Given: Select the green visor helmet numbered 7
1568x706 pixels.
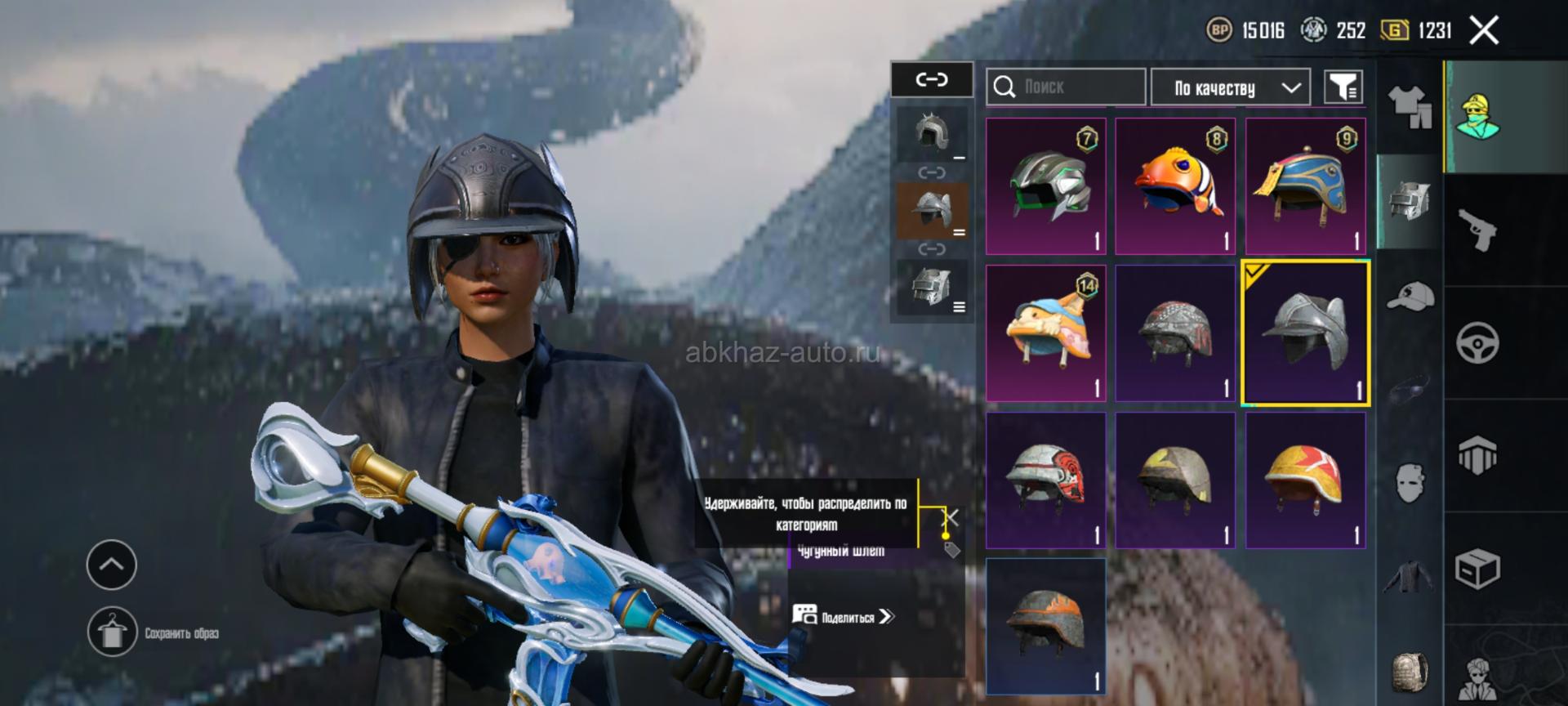Looking at the screenshot, I should click(1046, 186).
